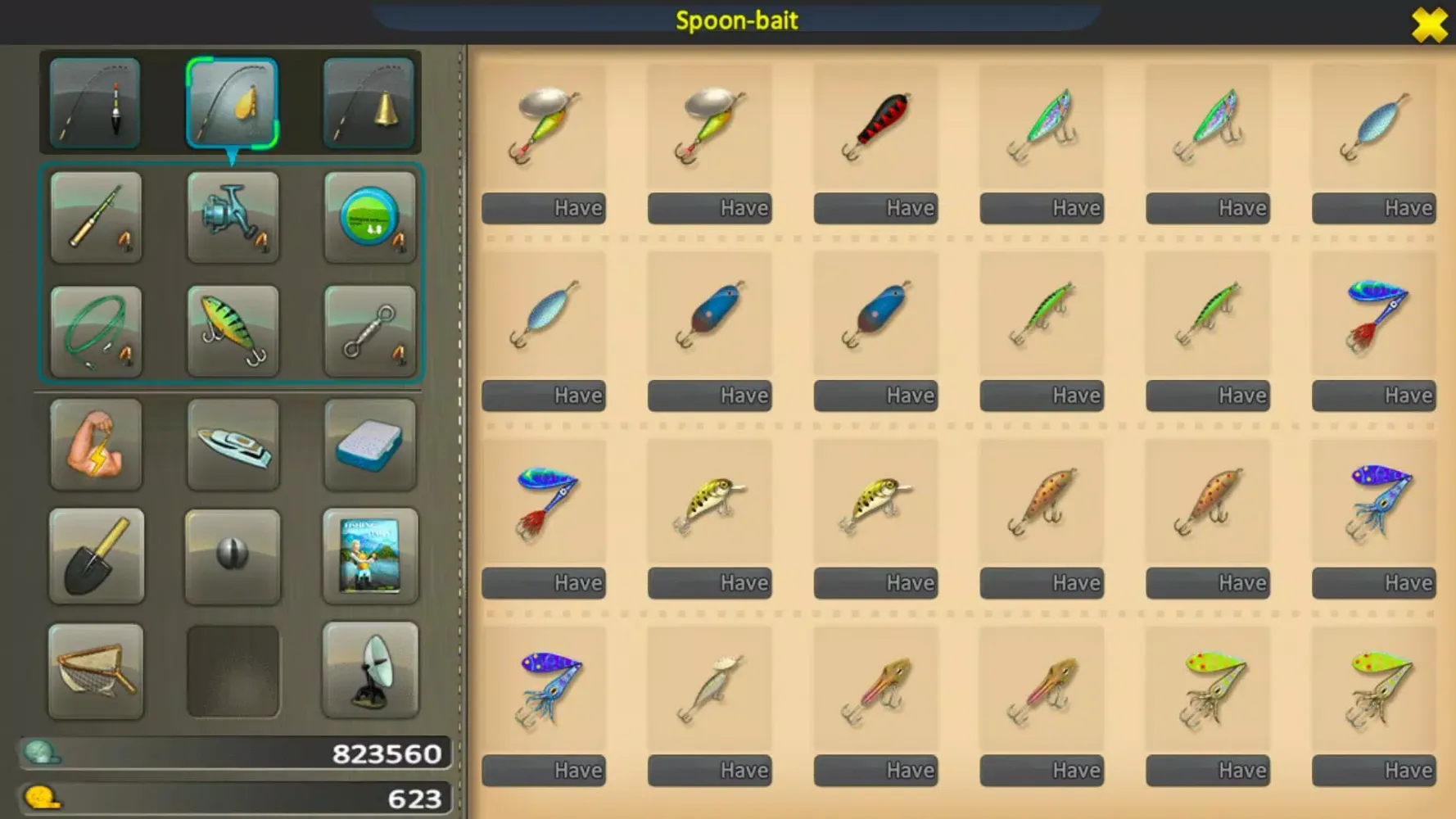
Task: Open the spinning rod blank category
Action: [x=96, y=217]
